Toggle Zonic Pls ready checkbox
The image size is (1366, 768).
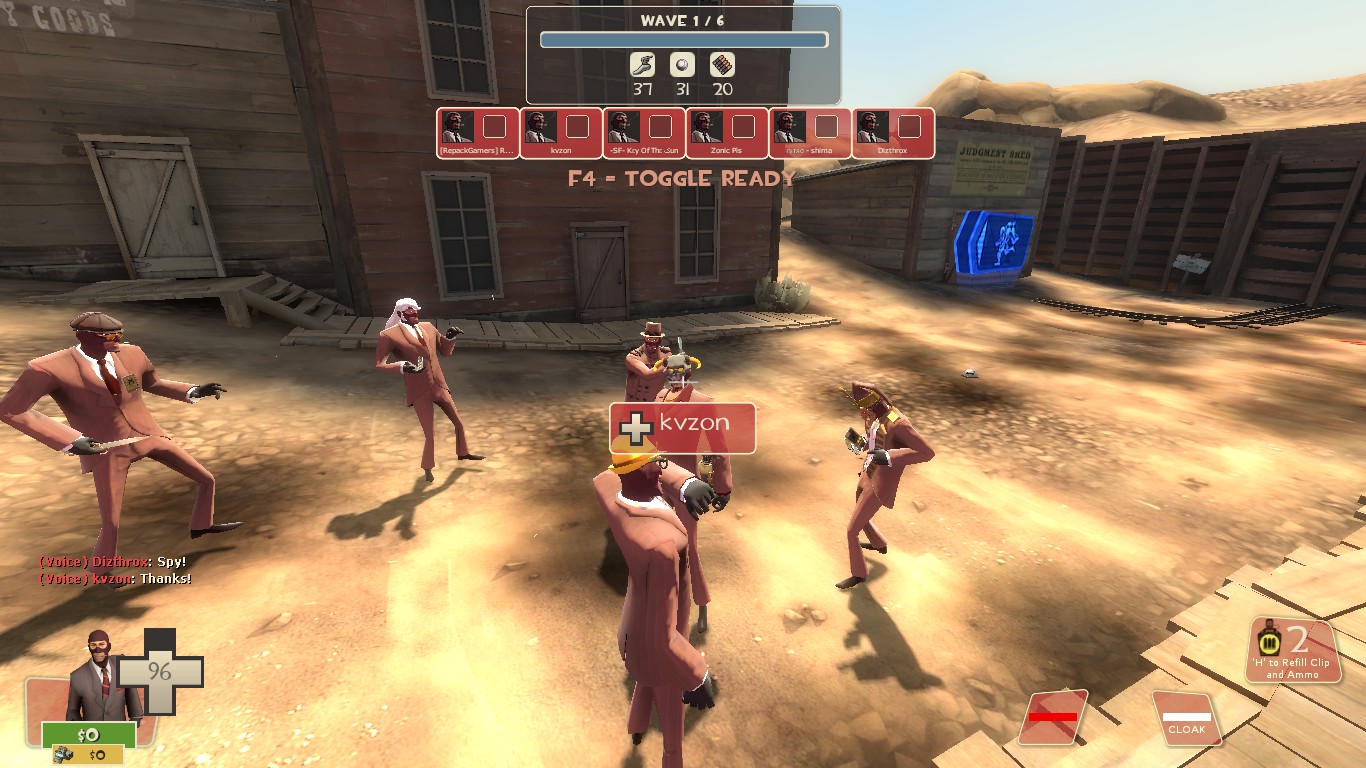coord(743,126)
